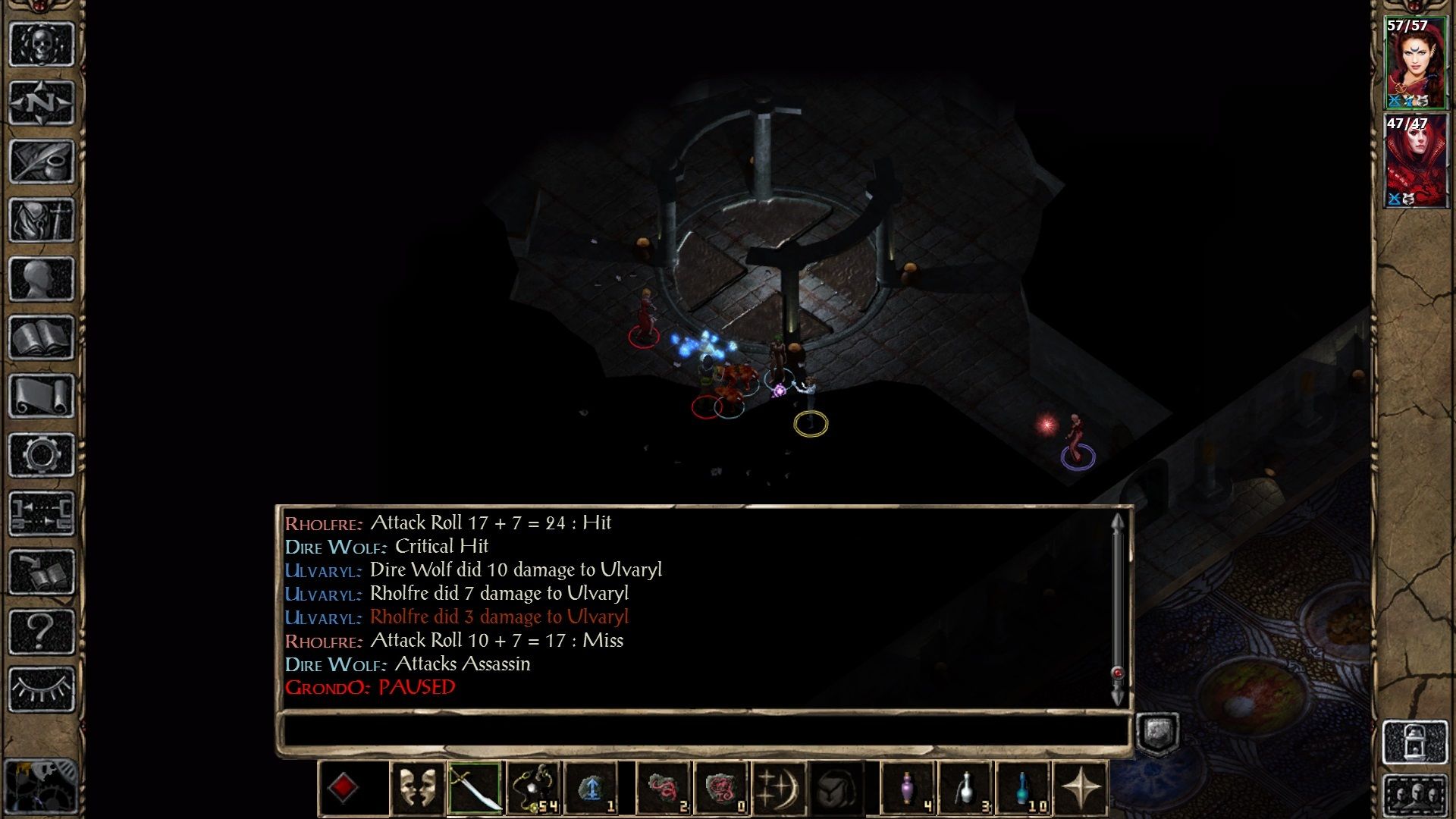Open the priest scroll button
The image size is (1456, 819).
point(42,396)
